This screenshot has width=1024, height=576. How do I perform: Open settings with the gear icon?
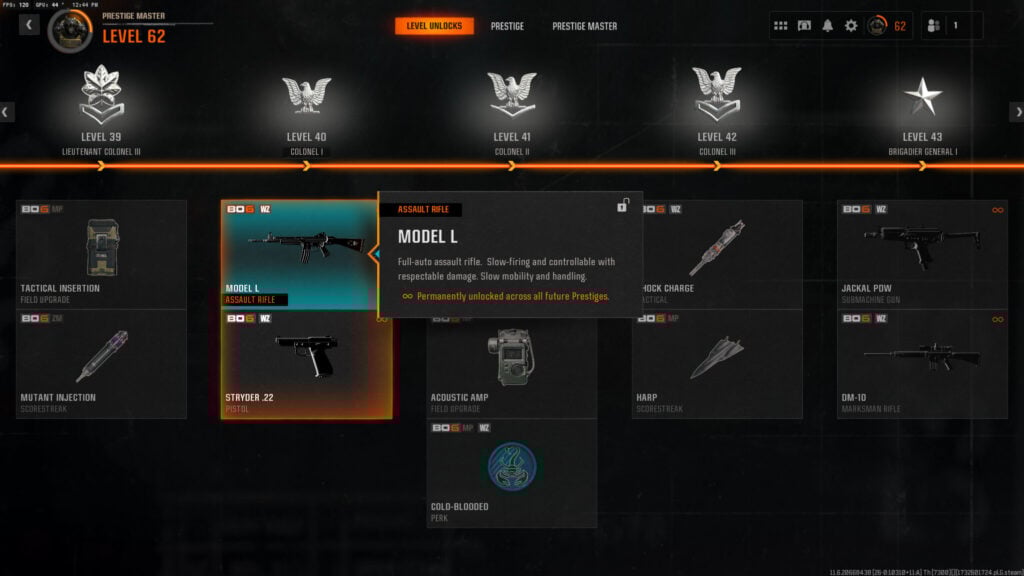[x=851, y=26]
